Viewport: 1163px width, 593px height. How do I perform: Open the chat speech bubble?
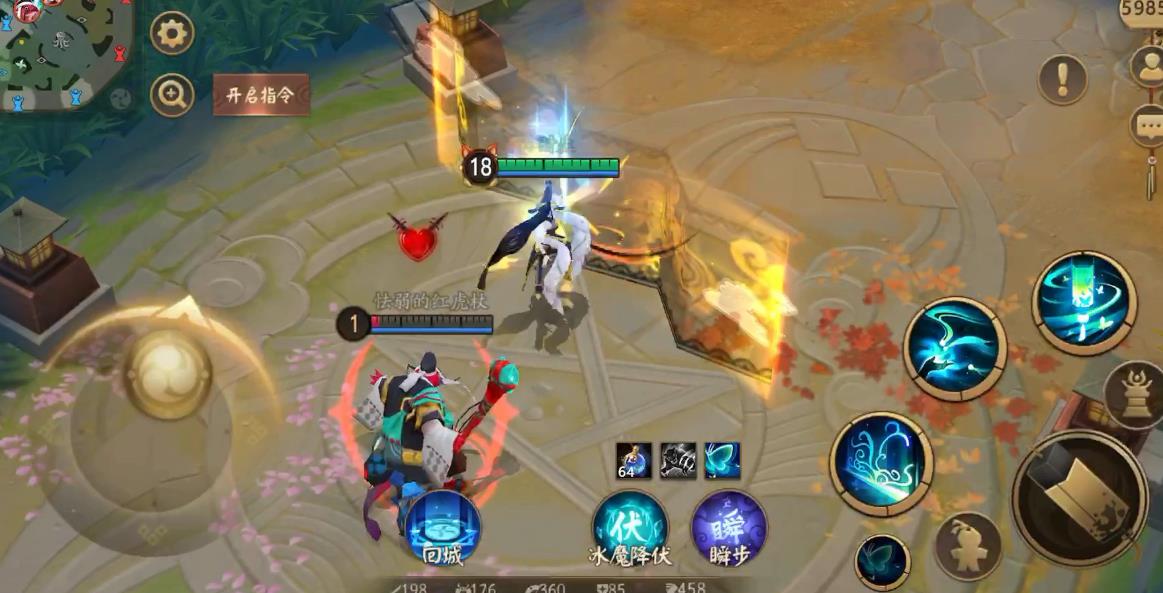[1146, 126]
